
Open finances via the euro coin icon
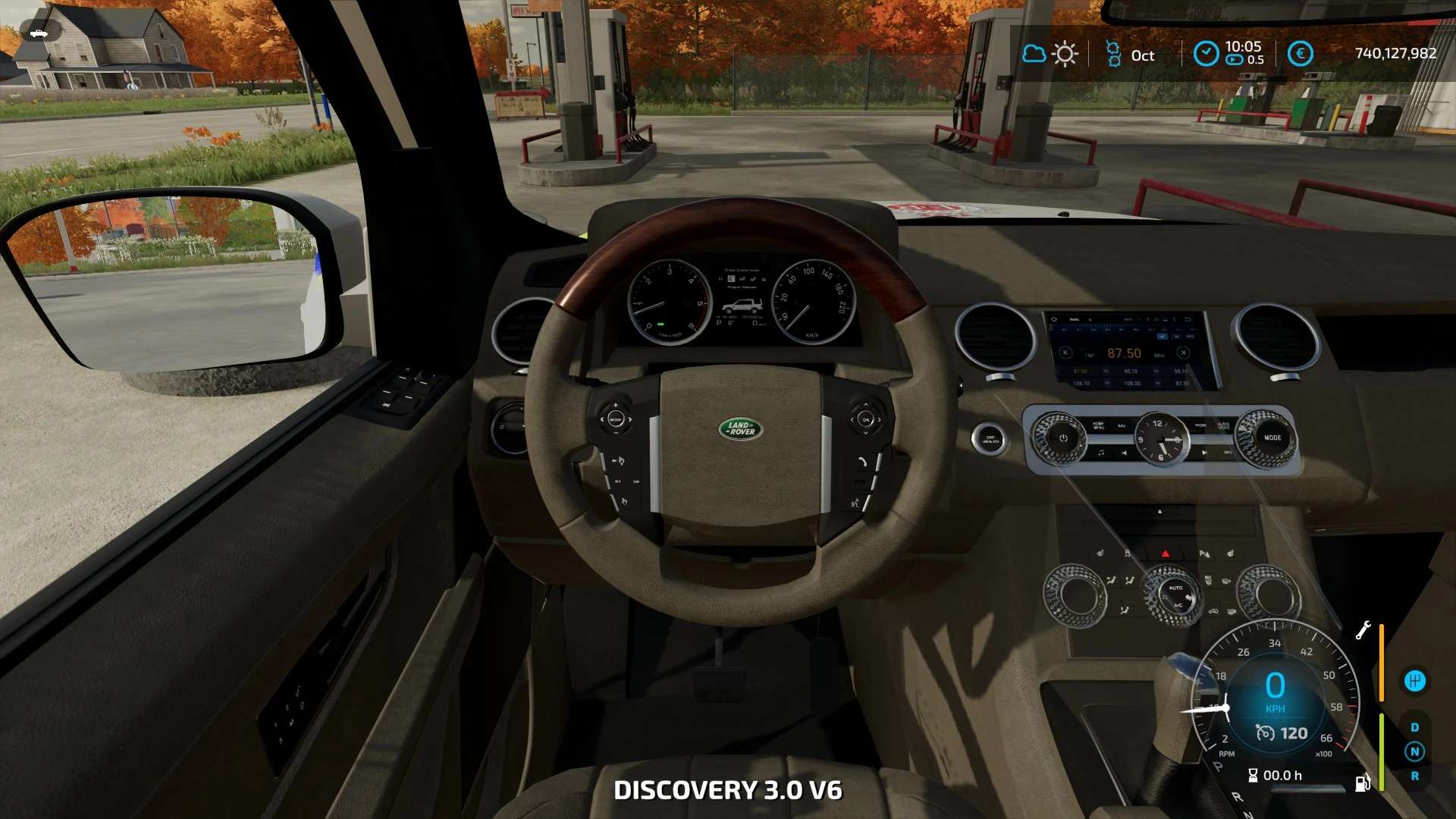click(1300, 54)
